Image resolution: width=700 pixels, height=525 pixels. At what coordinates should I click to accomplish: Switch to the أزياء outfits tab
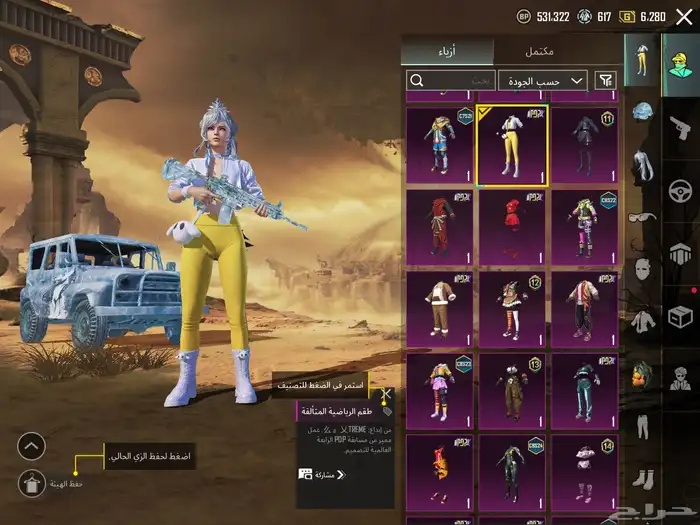pos(447,51)
